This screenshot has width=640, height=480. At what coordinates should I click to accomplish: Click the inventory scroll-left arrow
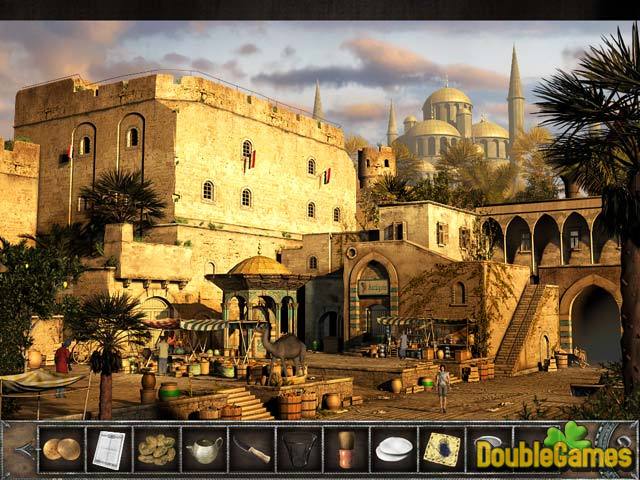pyautogui.click(x=19, y=451)
